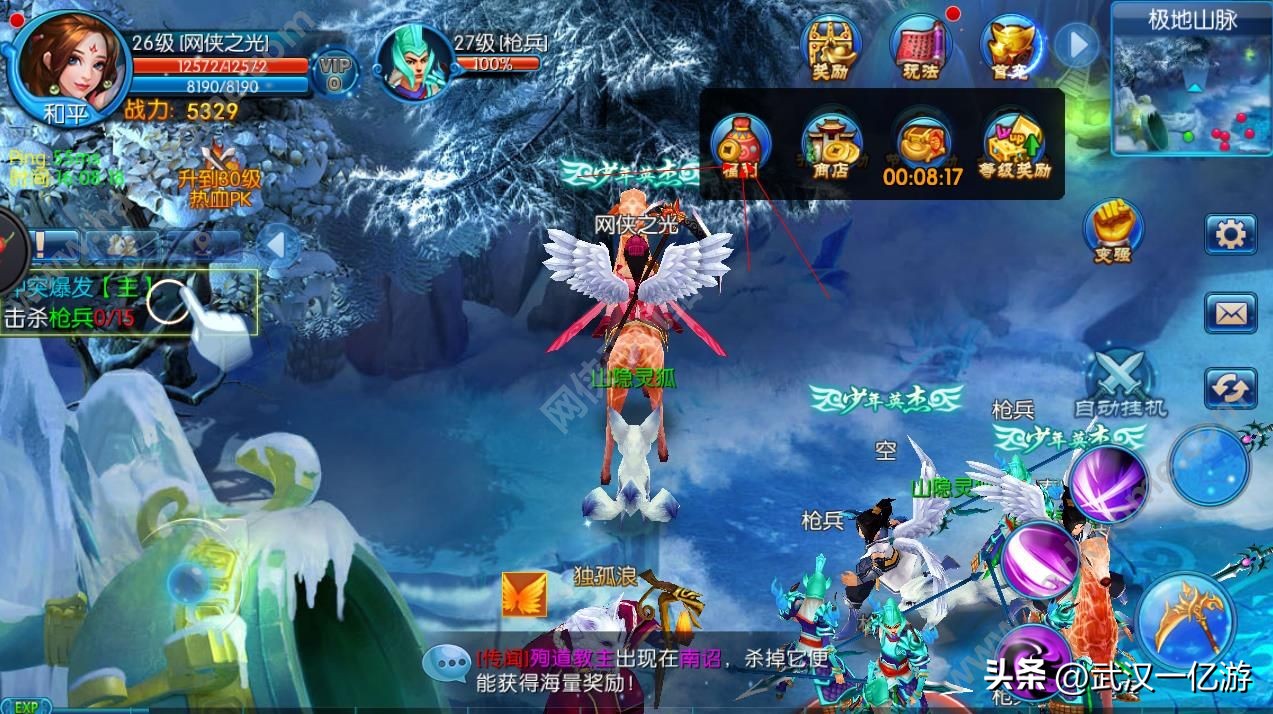
Task: Open the 升到80级 热血PK event icon
Action: pyautogui.click(x=218, y=175)
